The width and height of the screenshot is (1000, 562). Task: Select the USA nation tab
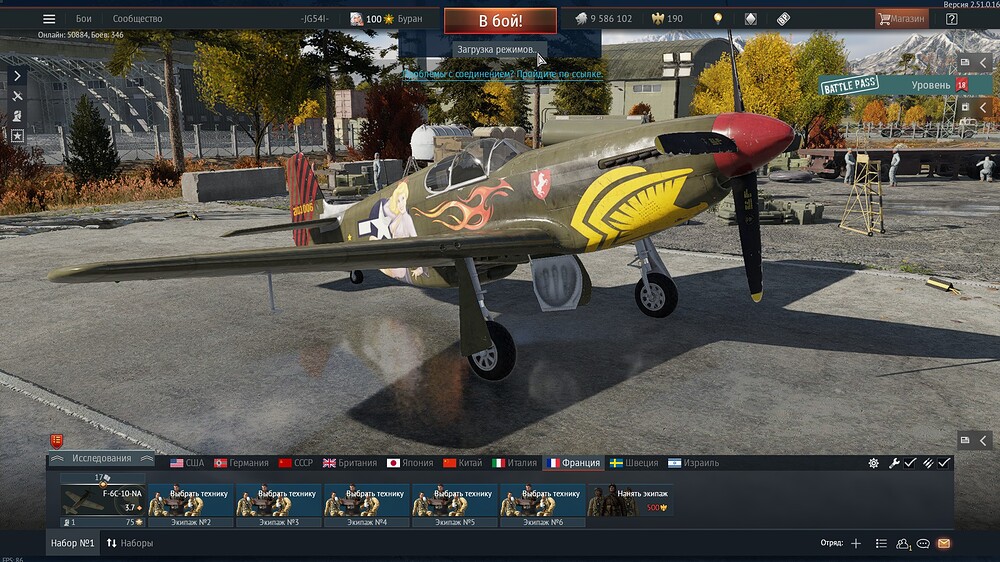tap(187, 463)
